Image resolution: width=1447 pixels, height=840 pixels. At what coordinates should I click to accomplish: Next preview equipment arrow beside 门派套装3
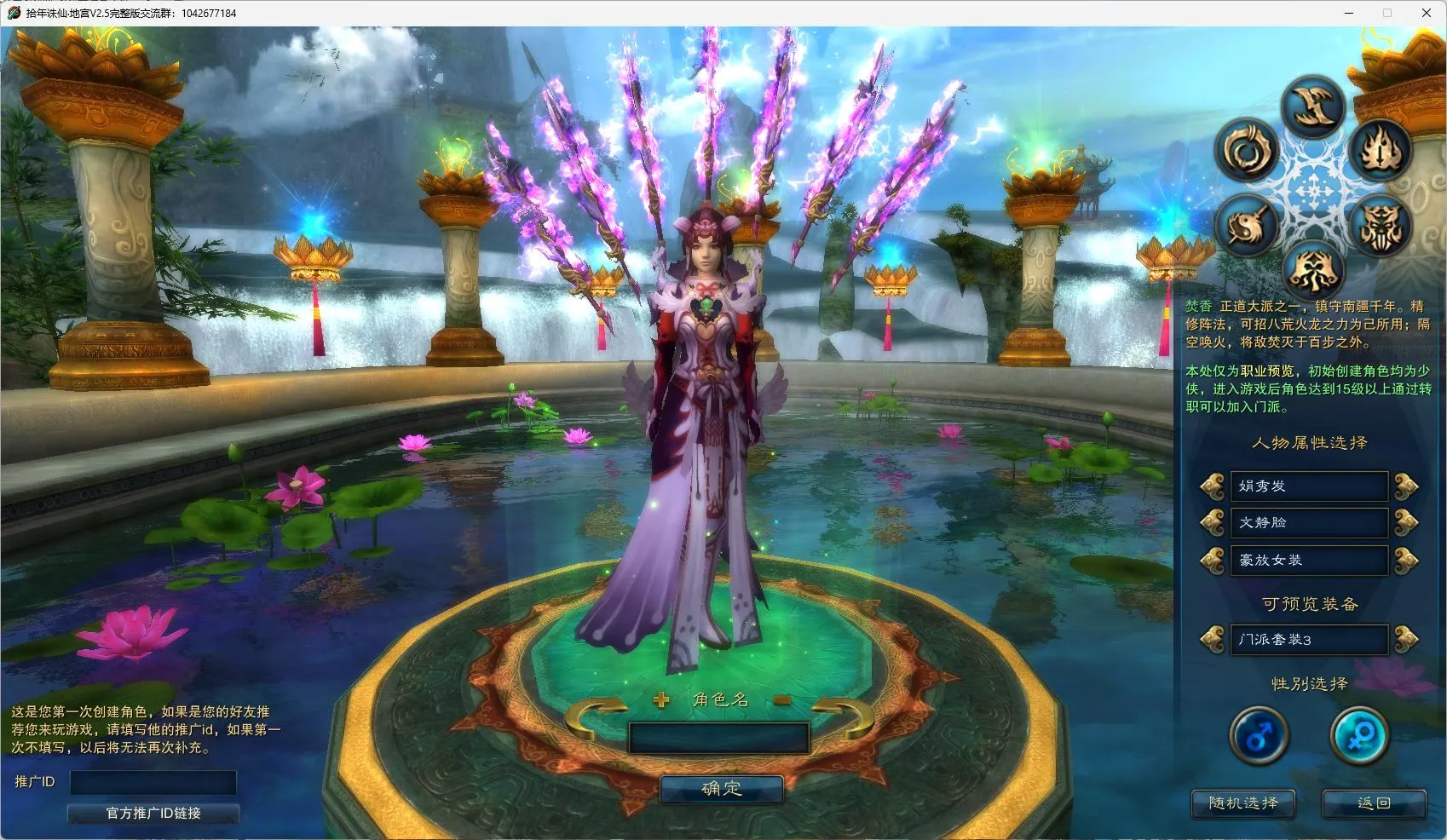pos(1405,639)
